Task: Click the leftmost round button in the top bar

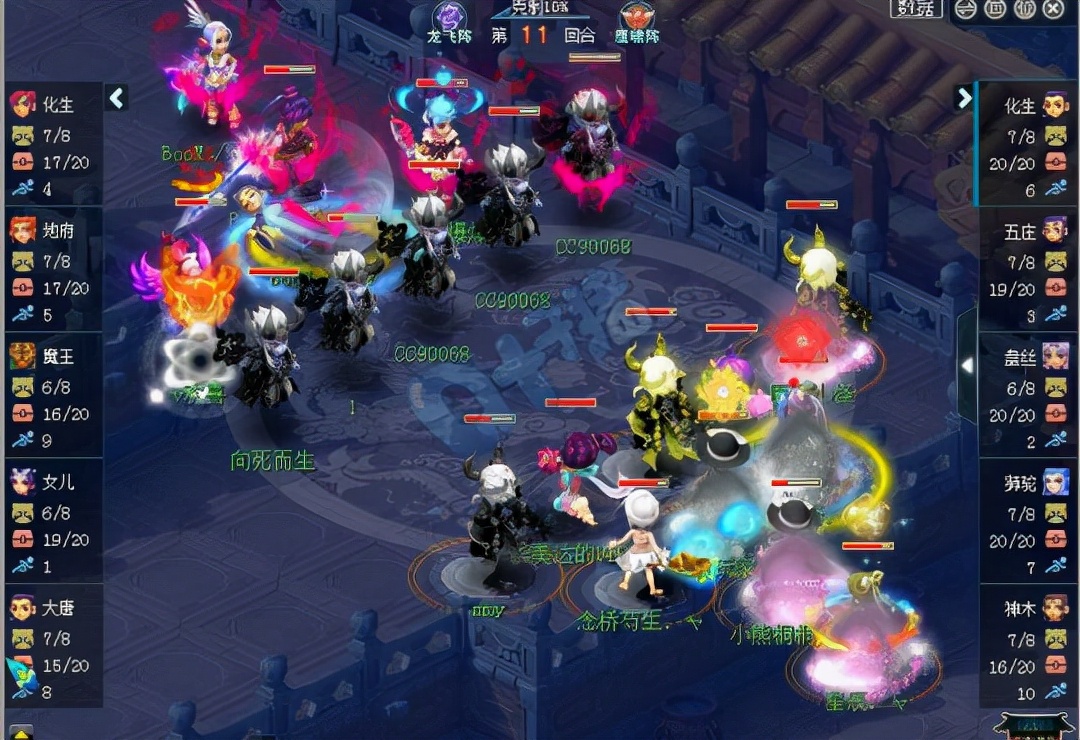Action: coord(966,9)
